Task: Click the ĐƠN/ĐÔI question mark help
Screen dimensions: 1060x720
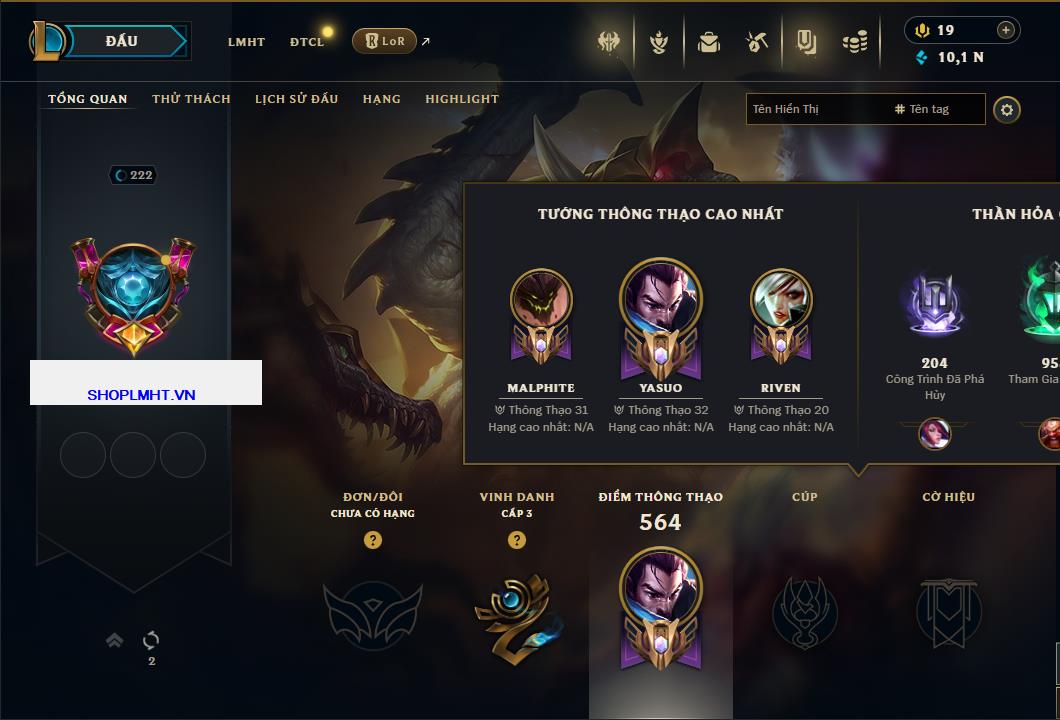Action: click(x=373, y=540)
